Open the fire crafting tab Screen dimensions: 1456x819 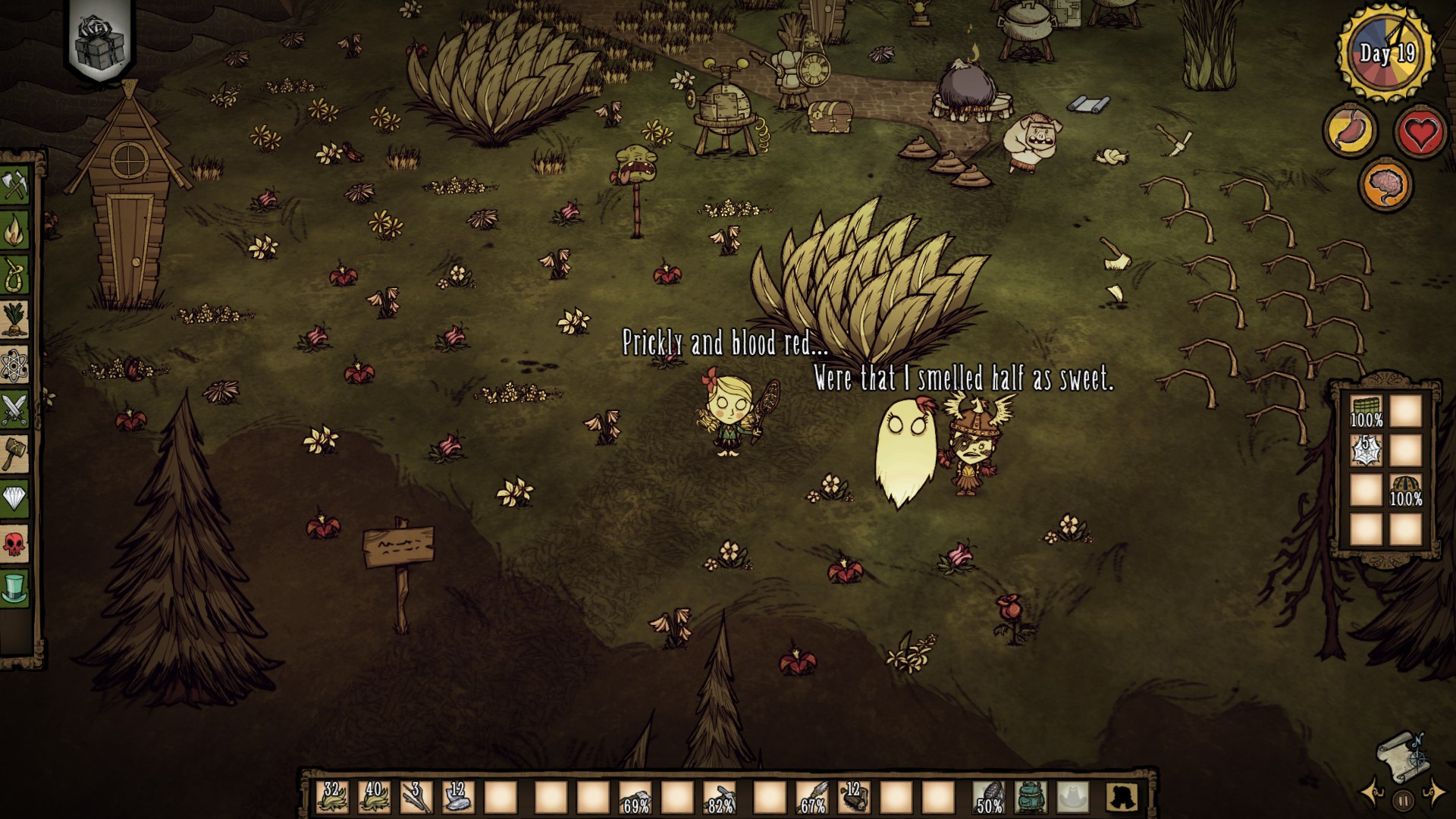click(14, 231)
